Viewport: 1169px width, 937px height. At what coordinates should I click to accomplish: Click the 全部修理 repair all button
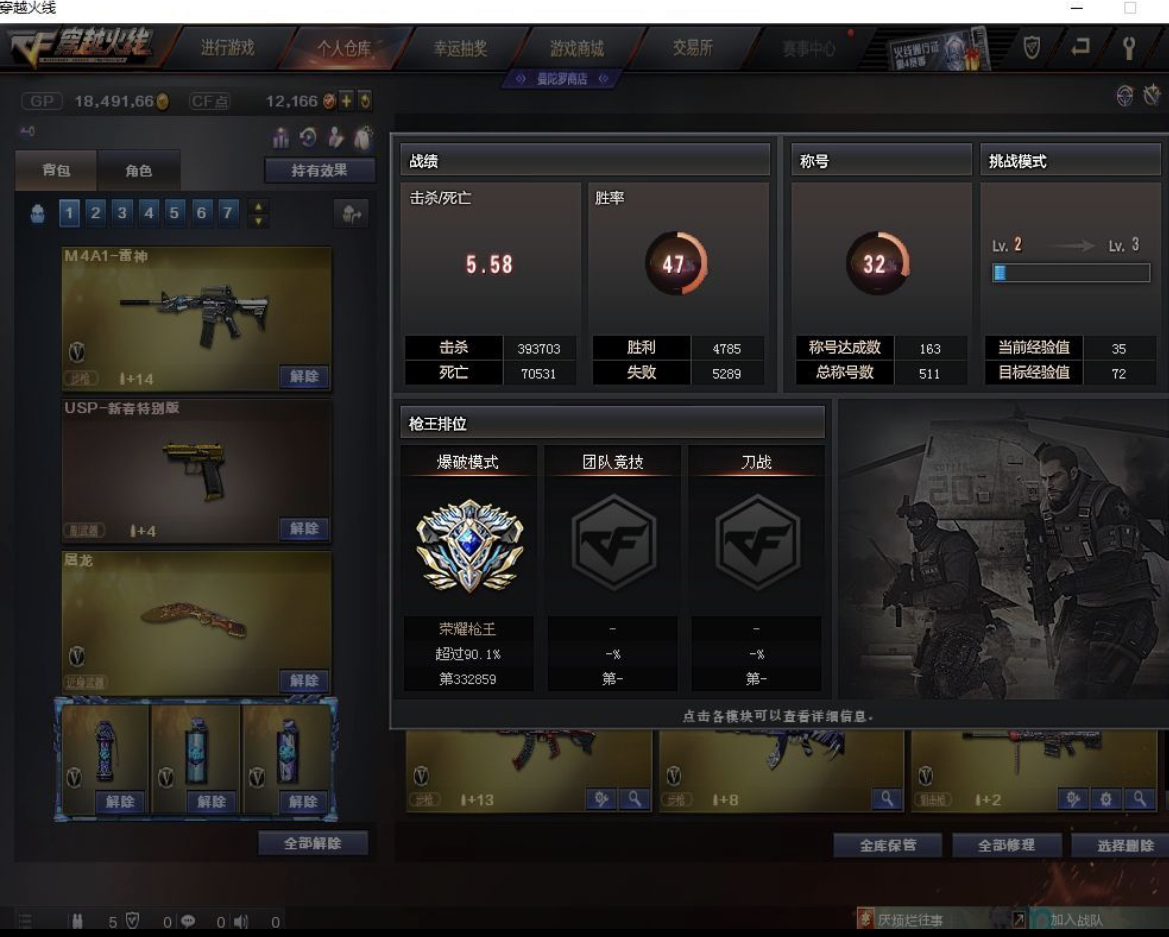click(x=1006, y=846)
